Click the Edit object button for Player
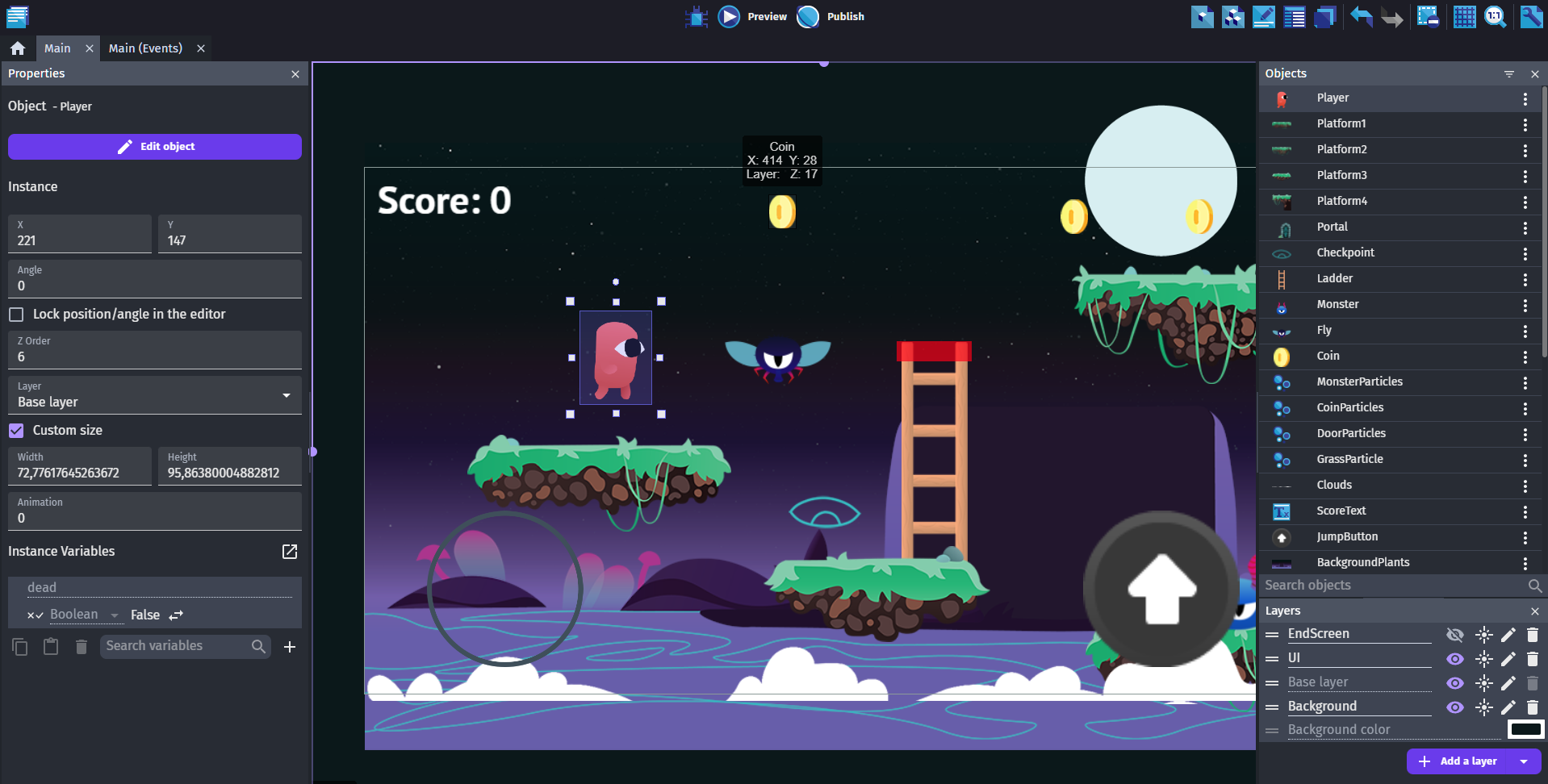The image size is (1548, 784). (154, 146)
